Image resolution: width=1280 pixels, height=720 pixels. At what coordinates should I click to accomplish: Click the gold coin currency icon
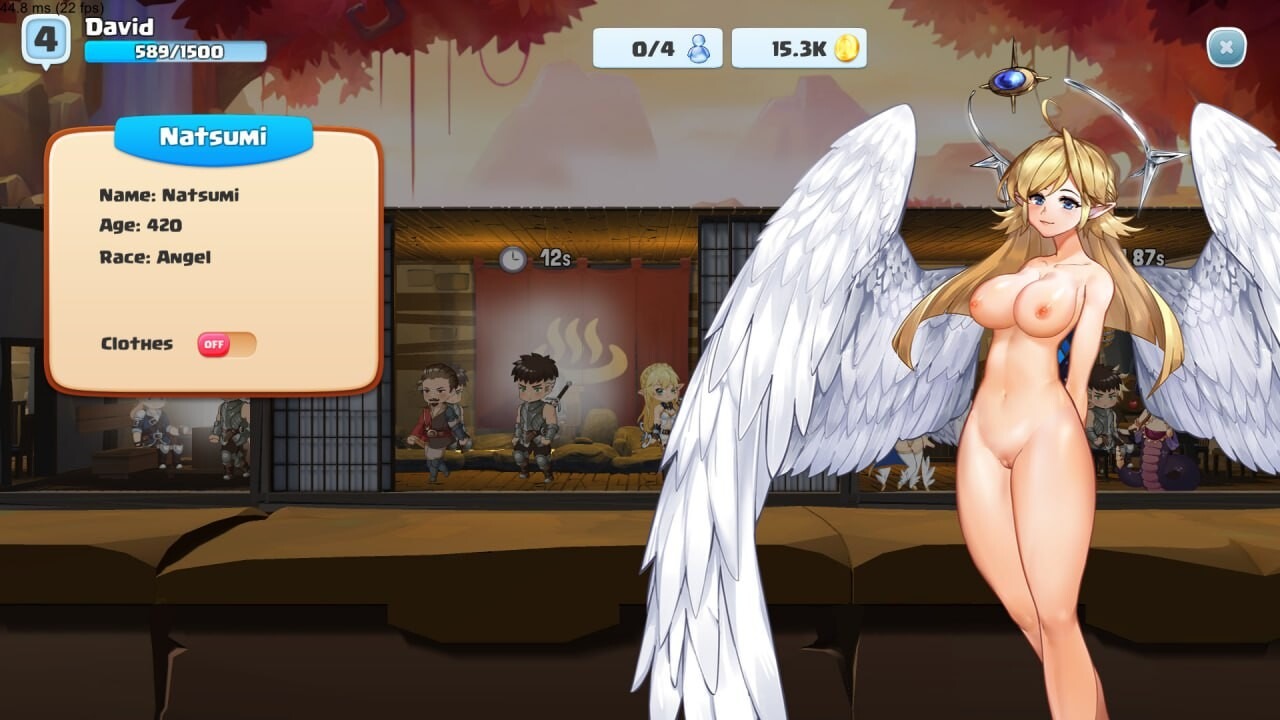(848, 45)
